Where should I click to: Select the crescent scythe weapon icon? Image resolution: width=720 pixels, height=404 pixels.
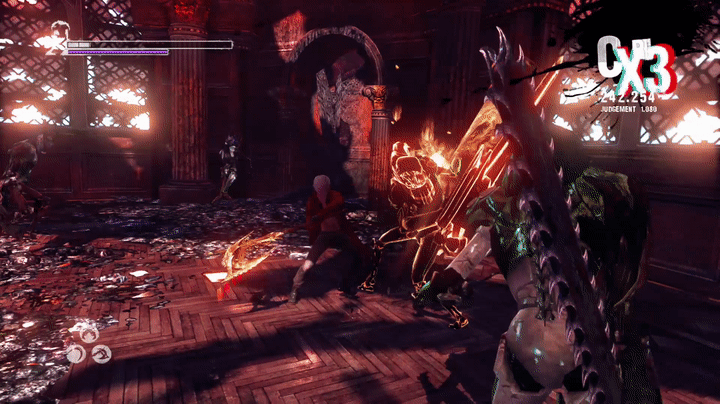(76, 353)
